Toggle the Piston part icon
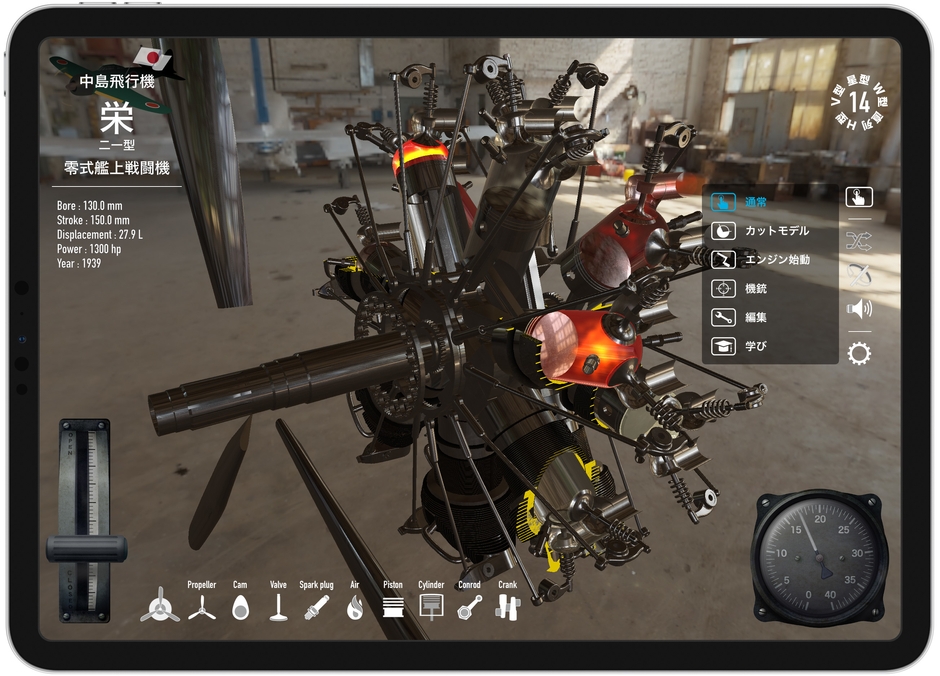 (x=393, y=606)
